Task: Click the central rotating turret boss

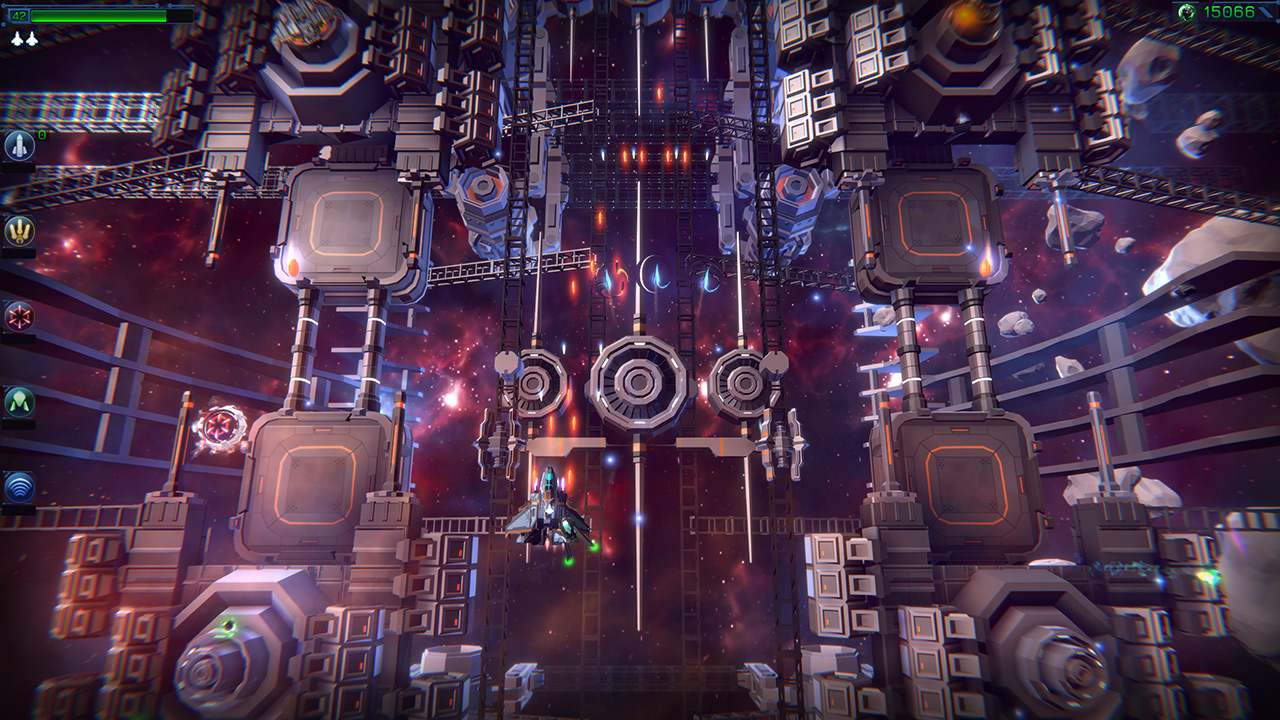Action: [x=637, y=381]
